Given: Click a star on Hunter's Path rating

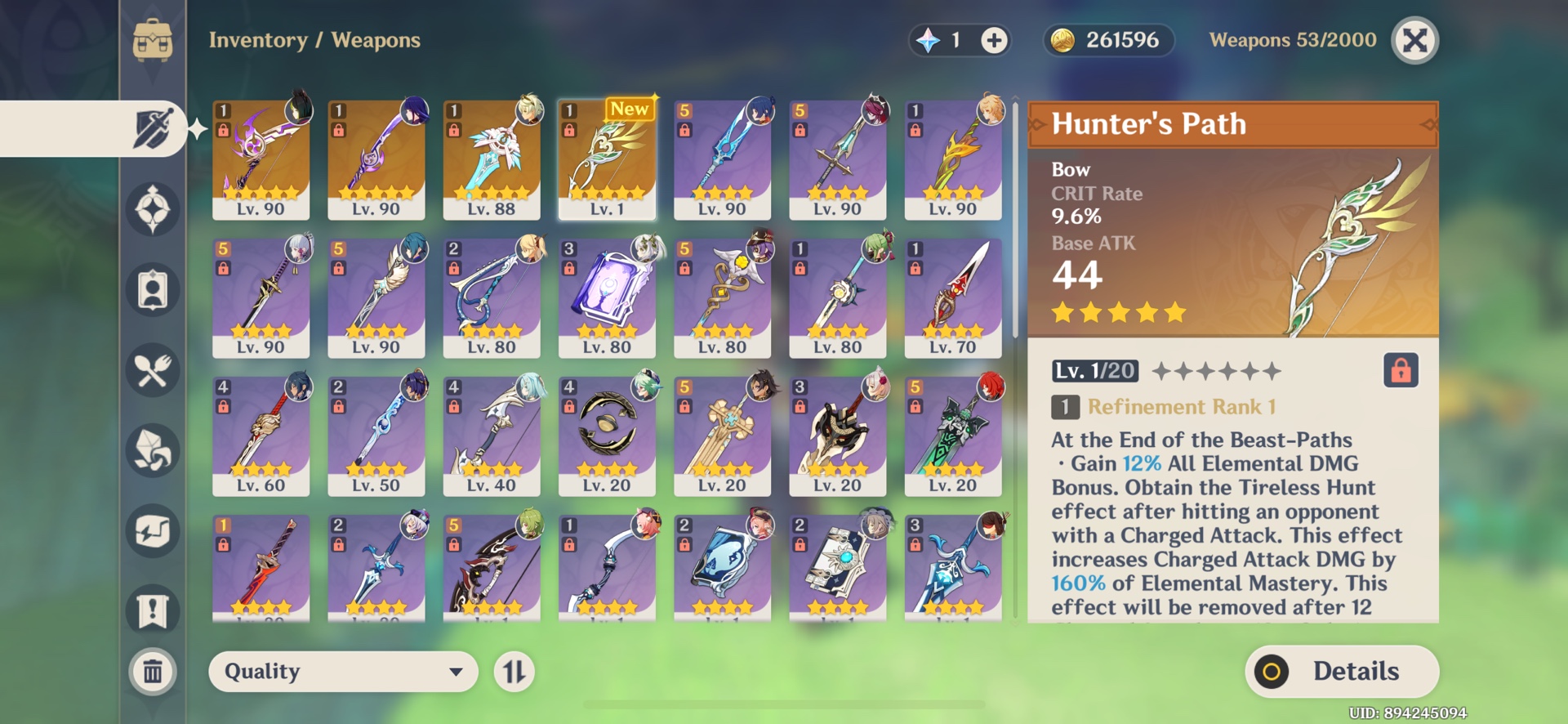Looking at the screenshot, I should (x=1117, y=311).
